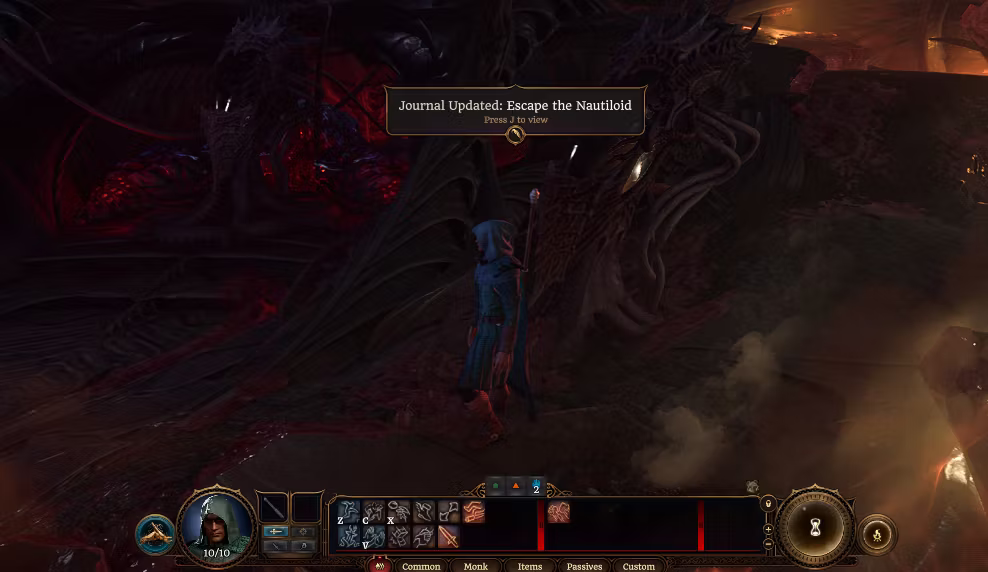The width and height of the screenshot is (988, 572).
Task: Toggle the hotbar padlock button
Action: [768, 504]
